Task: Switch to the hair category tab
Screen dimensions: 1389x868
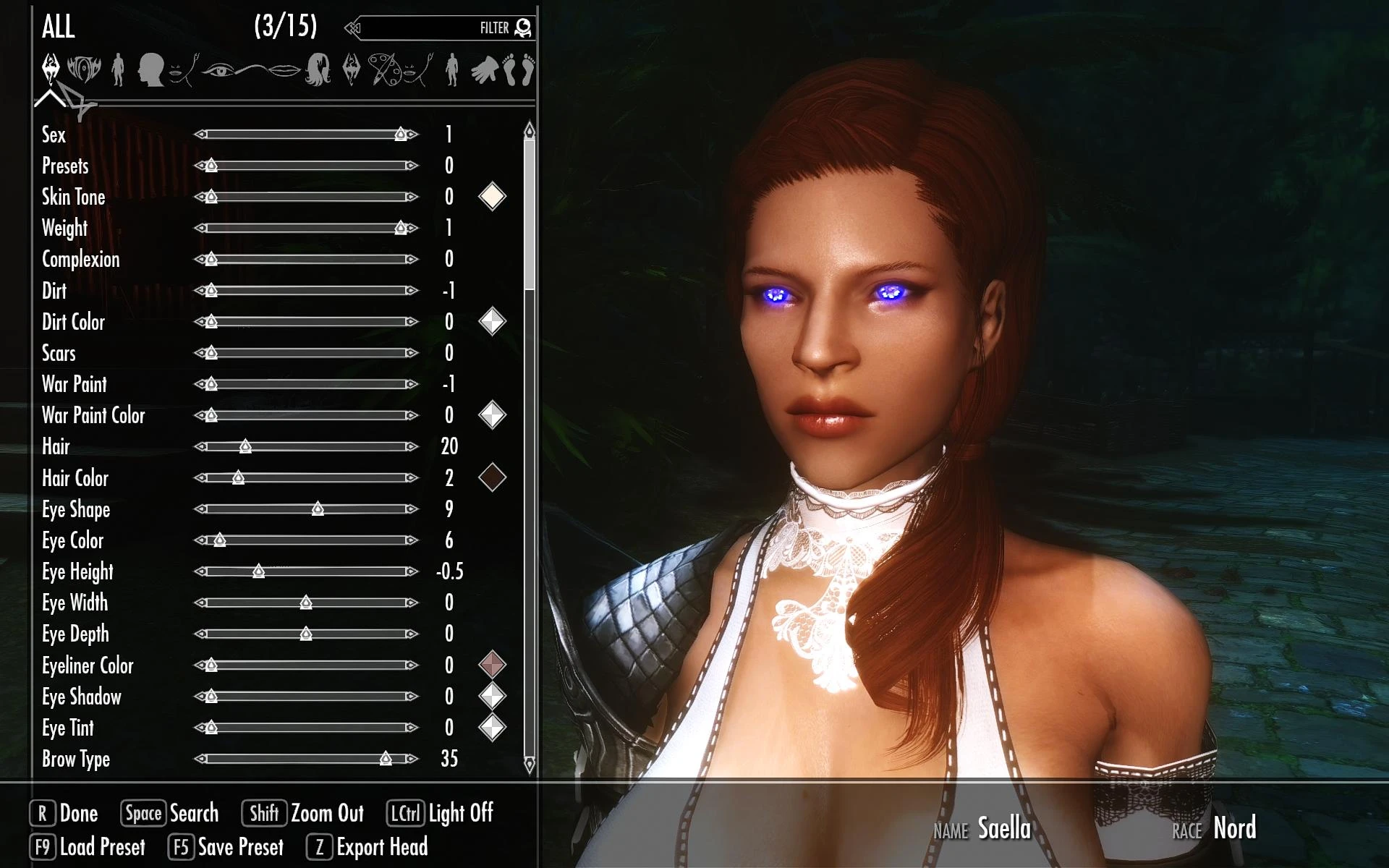Action: 318,71
